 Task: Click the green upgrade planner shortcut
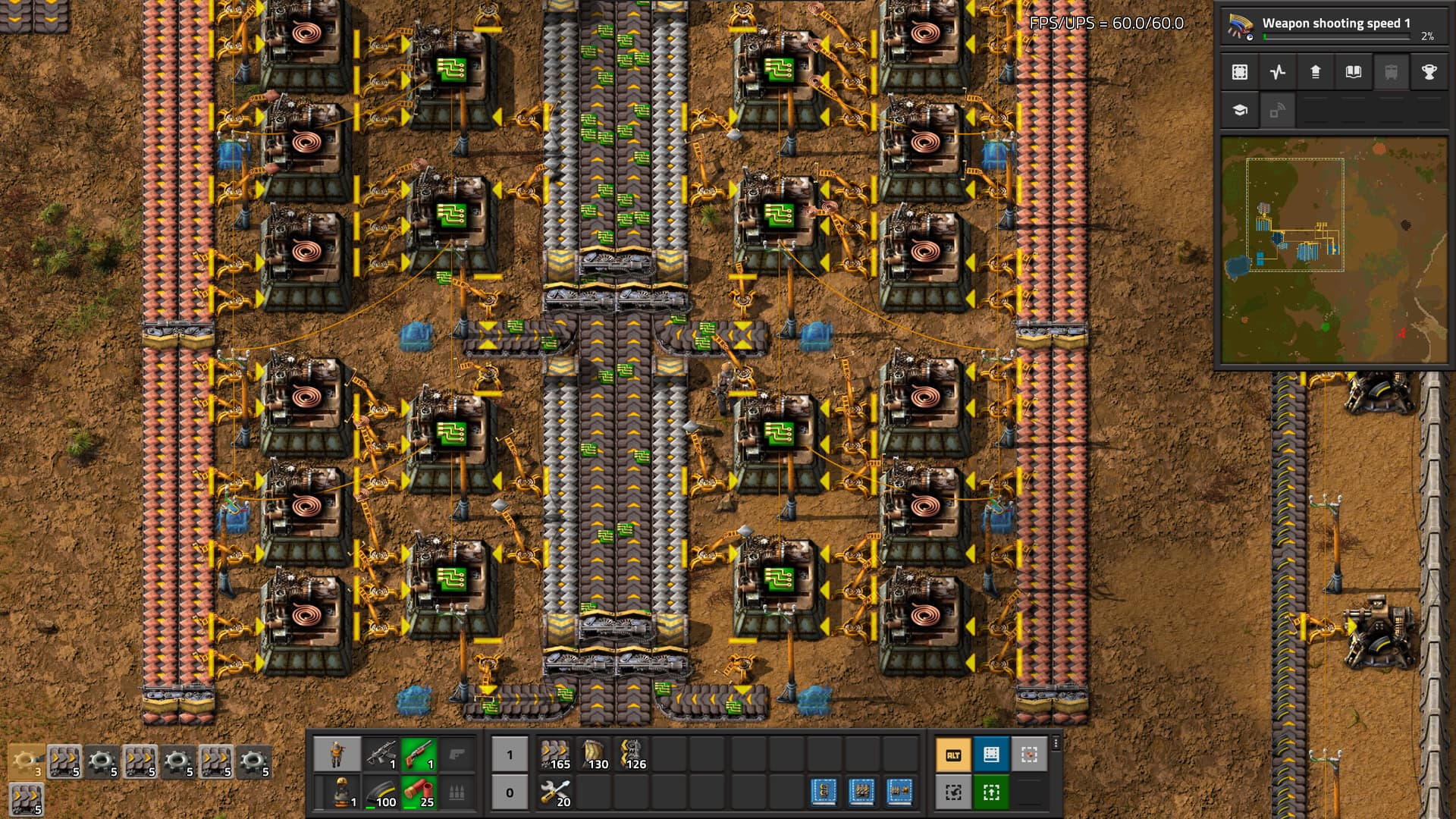tap(991, 792)
